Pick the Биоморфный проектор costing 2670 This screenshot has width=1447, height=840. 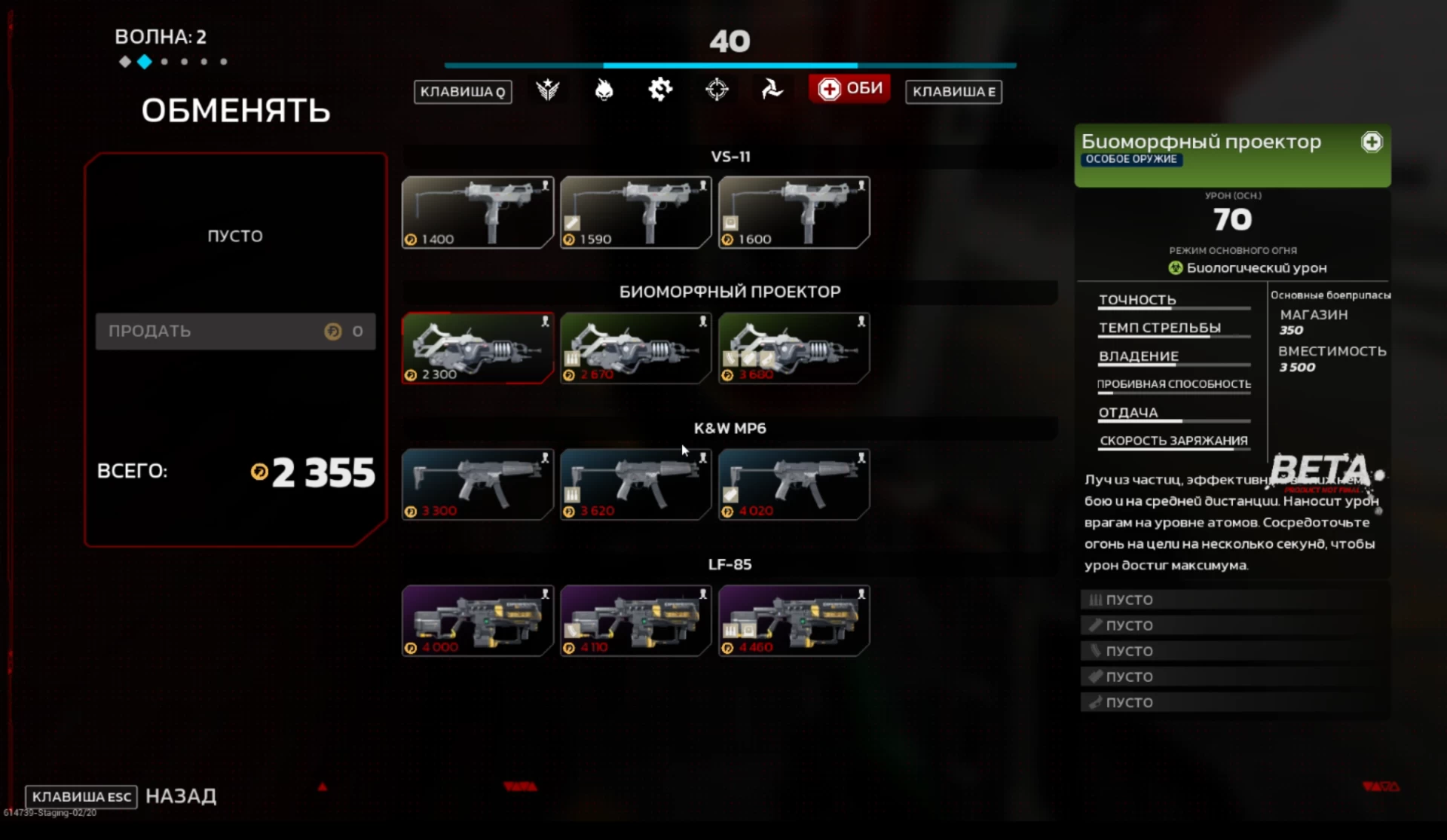(x=636, y=348)
